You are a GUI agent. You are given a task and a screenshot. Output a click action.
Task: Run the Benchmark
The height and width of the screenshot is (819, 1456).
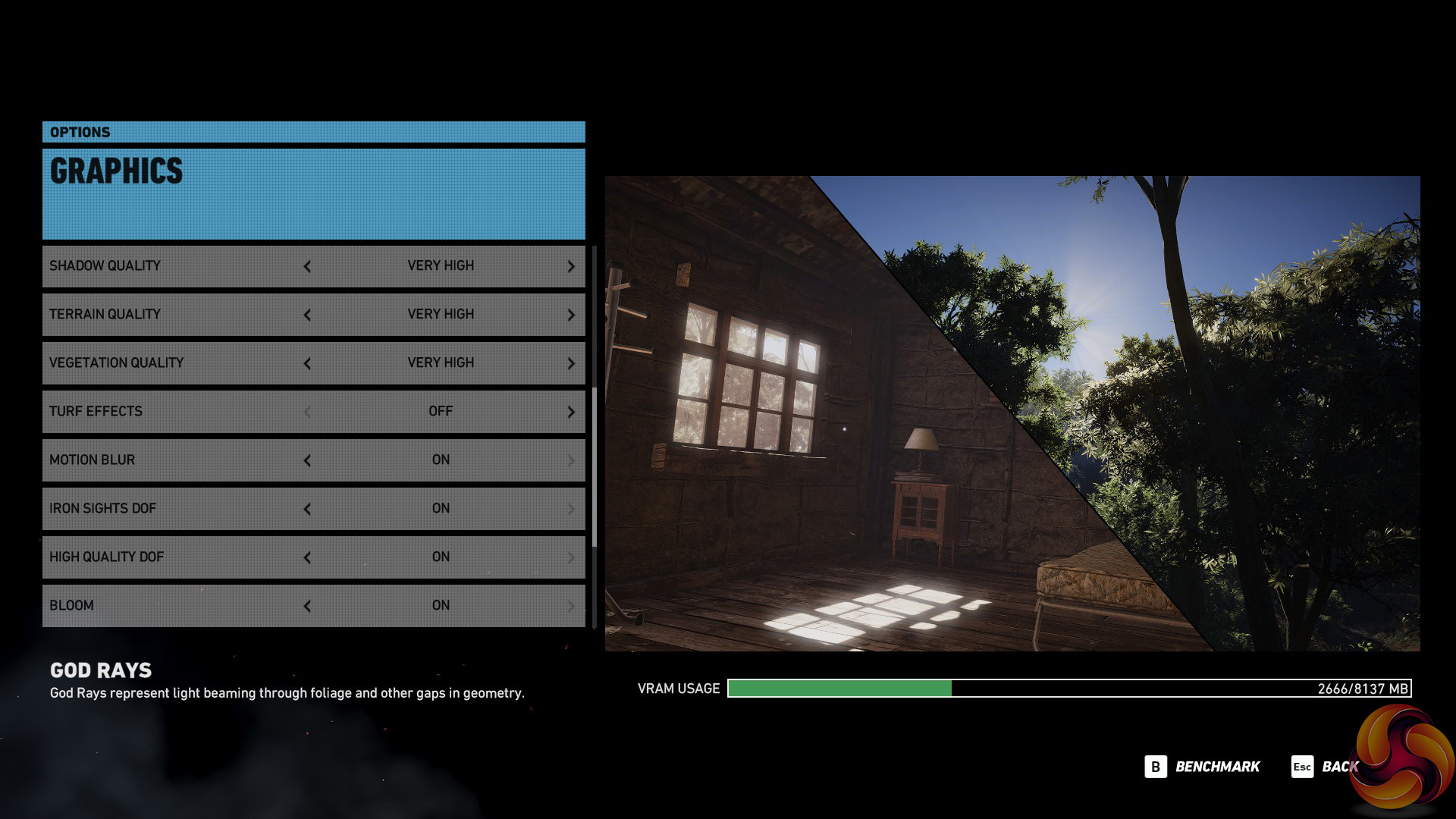1203,767
